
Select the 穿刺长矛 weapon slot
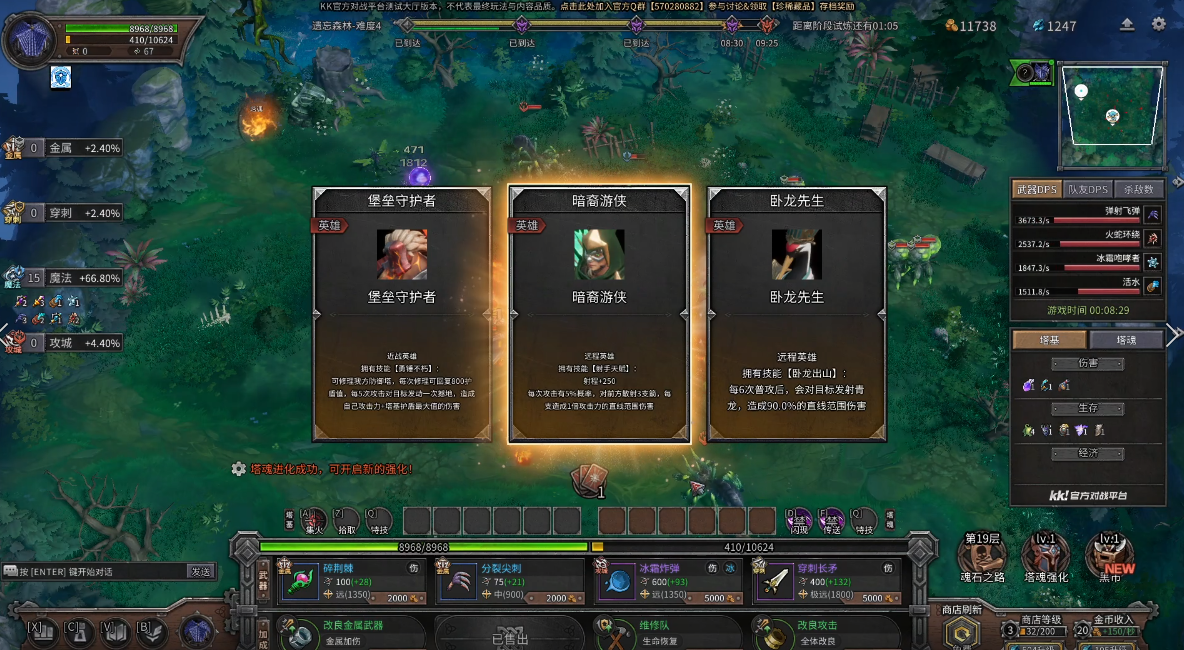[x=826, y=581]
